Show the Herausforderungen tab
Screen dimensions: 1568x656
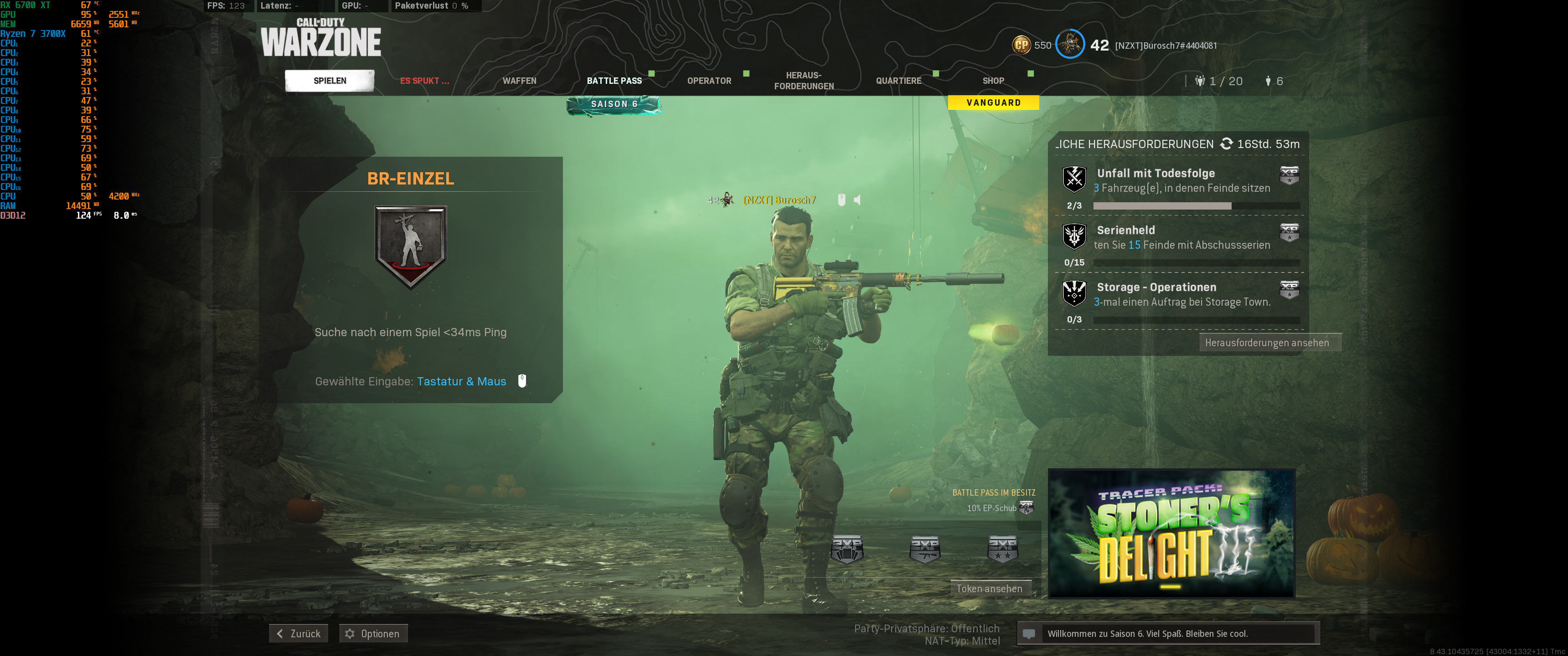tap(804, 80)
